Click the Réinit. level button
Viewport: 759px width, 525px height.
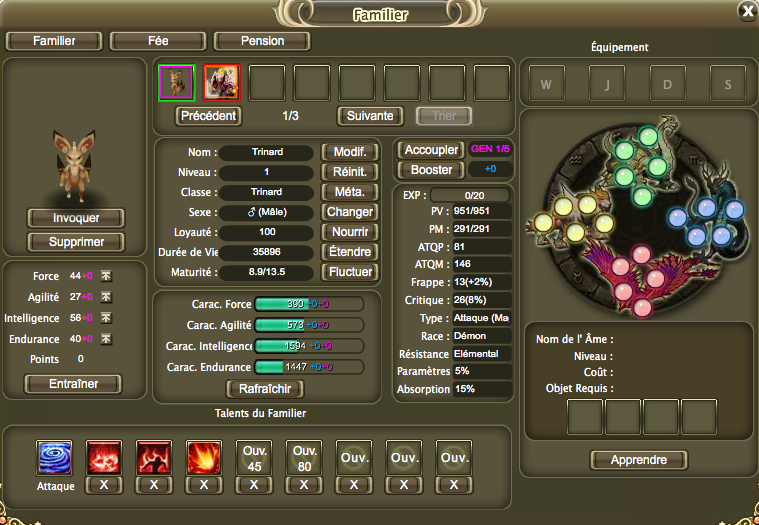pos(348,172)
